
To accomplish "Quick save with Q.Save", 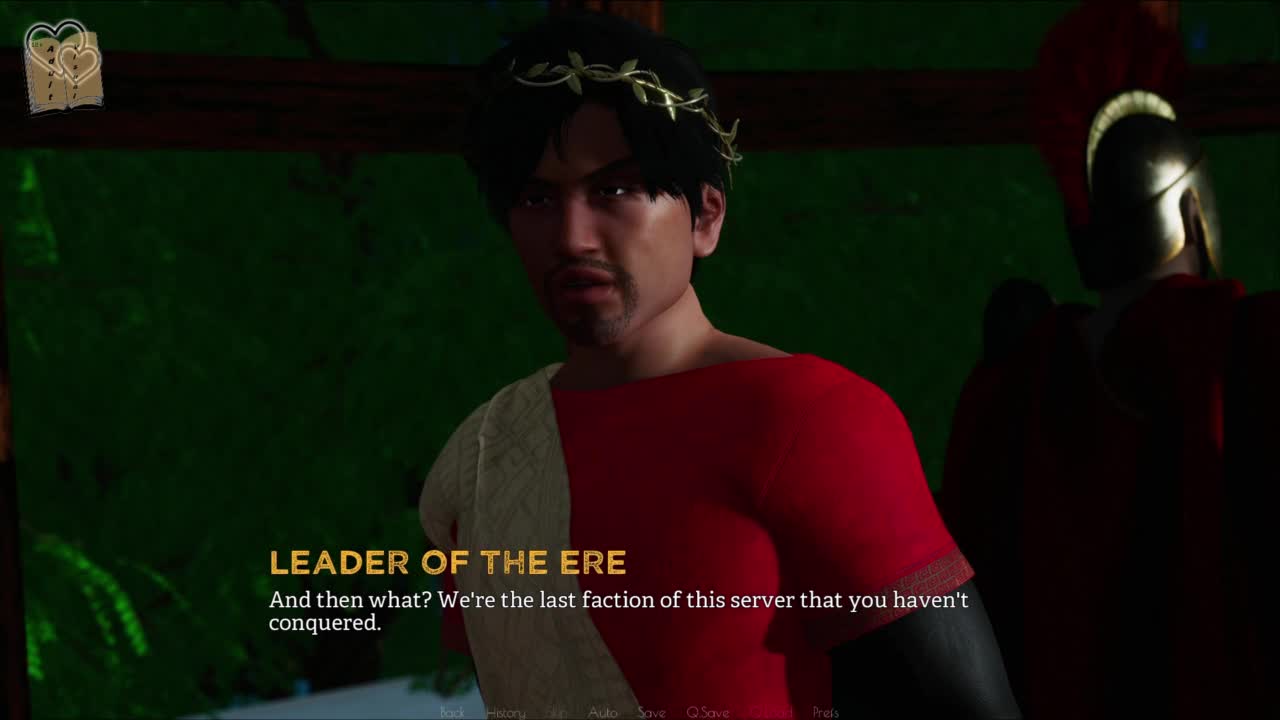I will pyautogui.click(x=707, y=712).
